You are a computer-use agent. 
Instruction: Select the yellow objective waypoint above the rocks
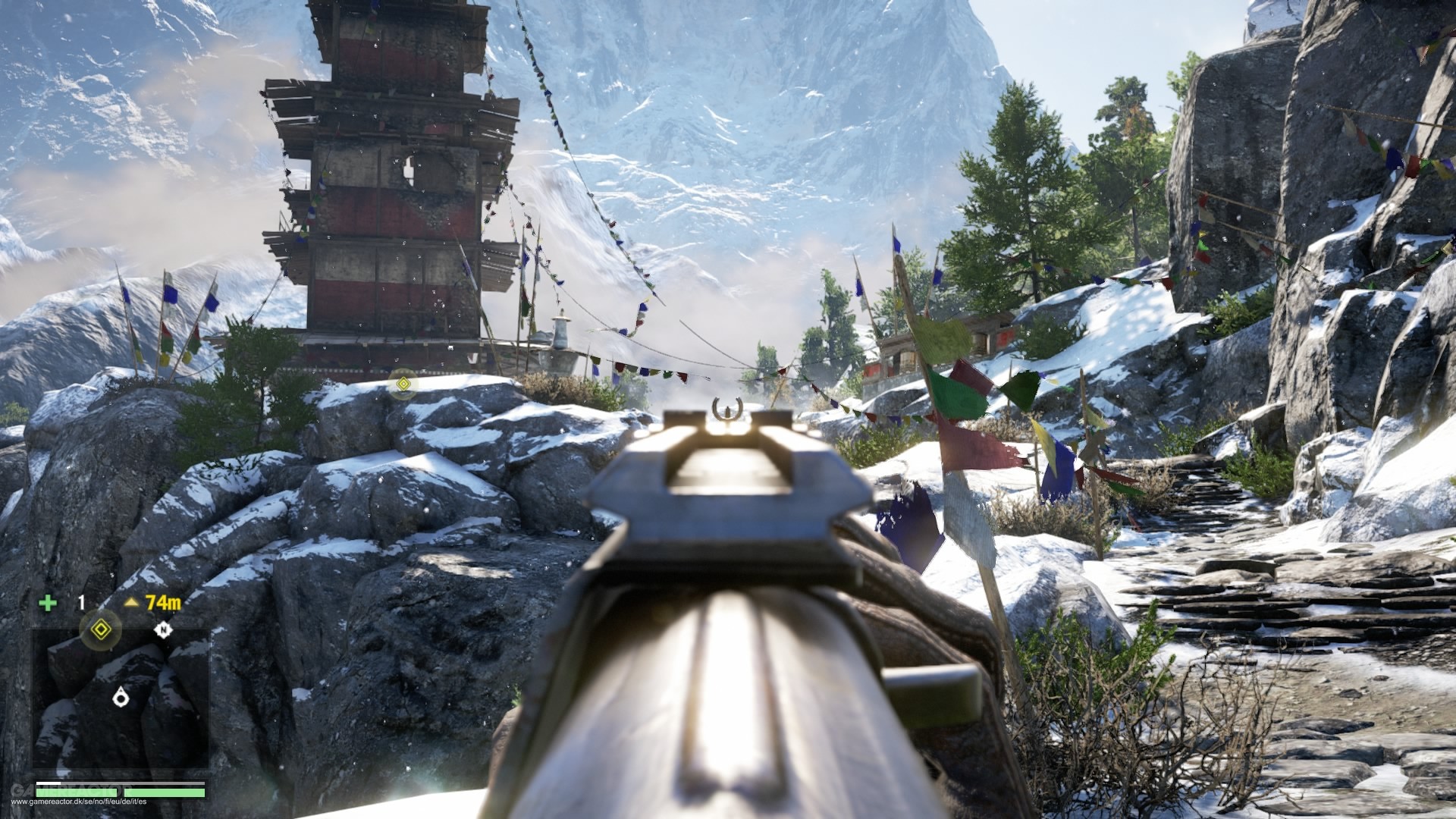click(x=403, y=384)
